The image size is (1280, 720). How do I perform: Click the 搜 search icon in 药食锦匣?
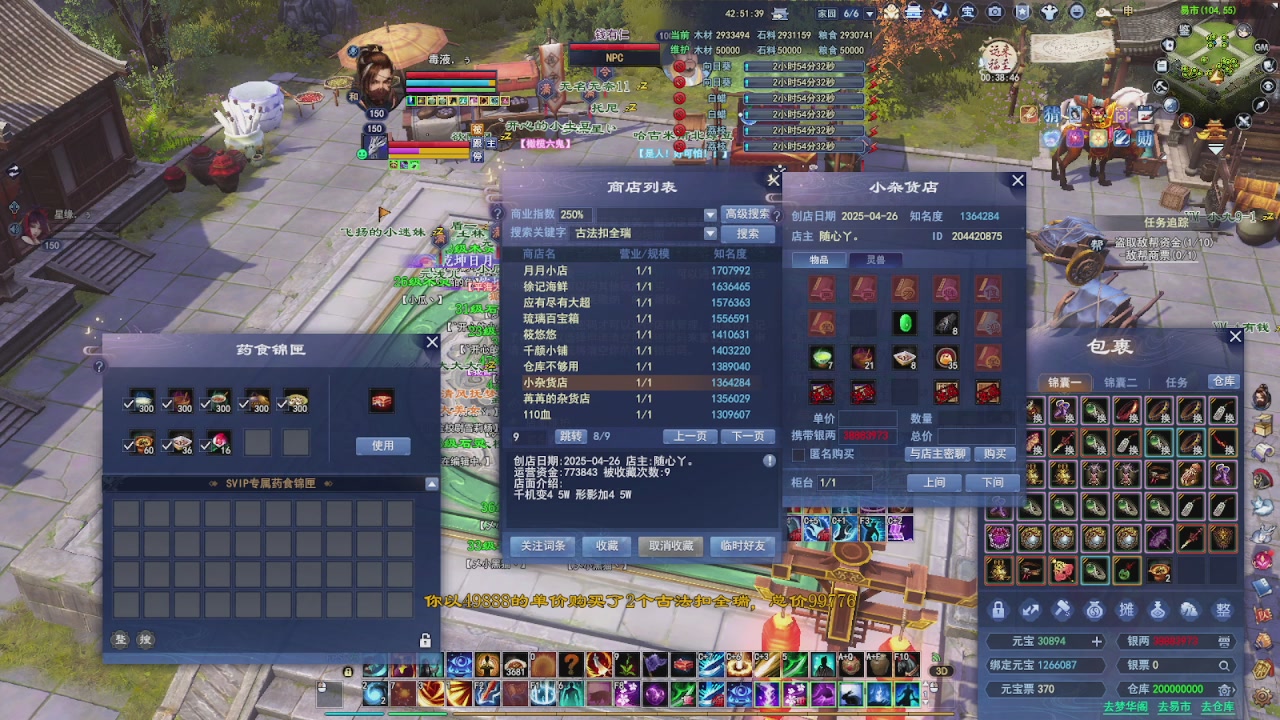(144, 639)
